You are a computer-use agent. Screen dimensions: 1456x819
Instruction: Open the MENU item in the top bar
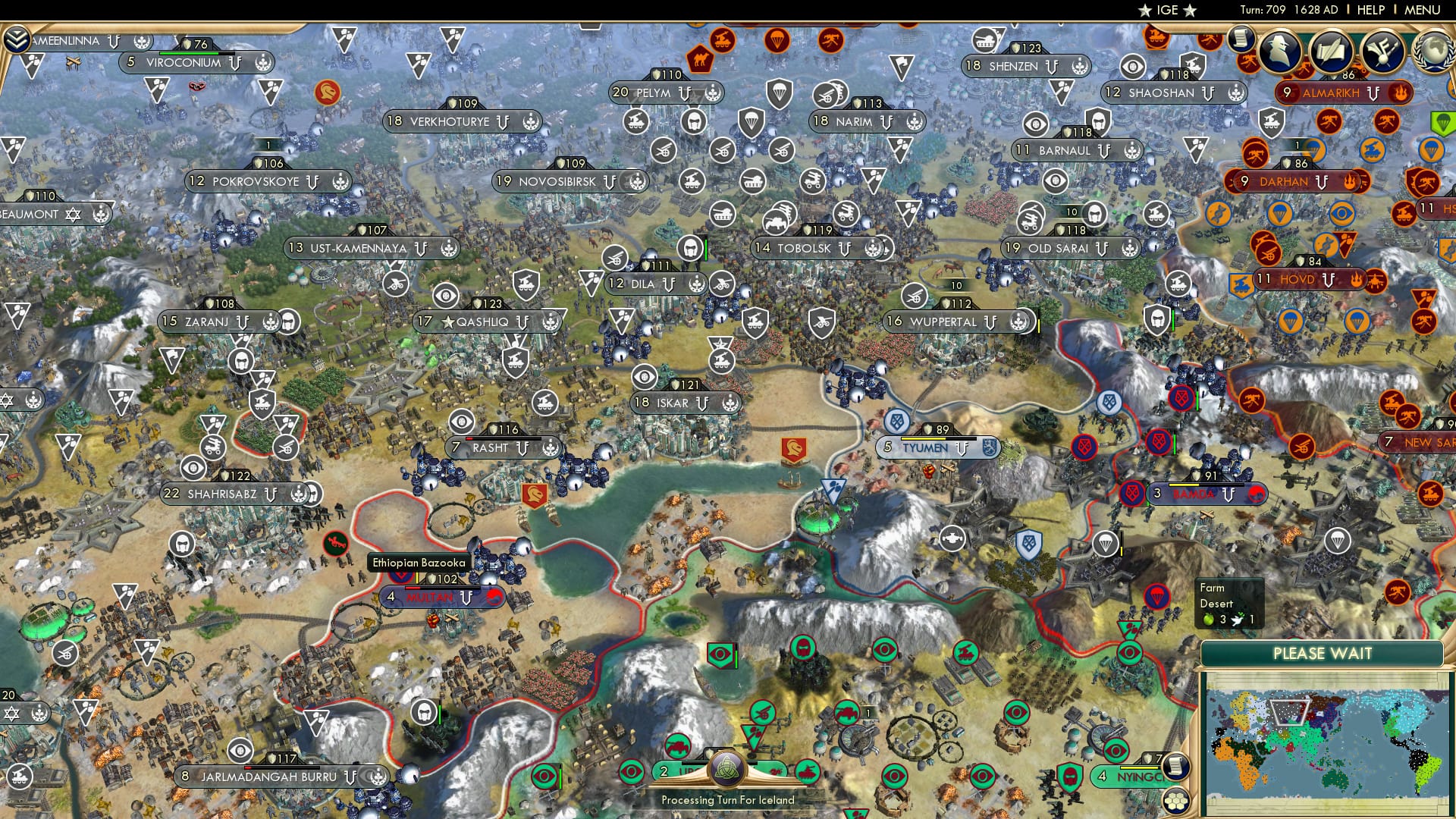point(1421,10)
